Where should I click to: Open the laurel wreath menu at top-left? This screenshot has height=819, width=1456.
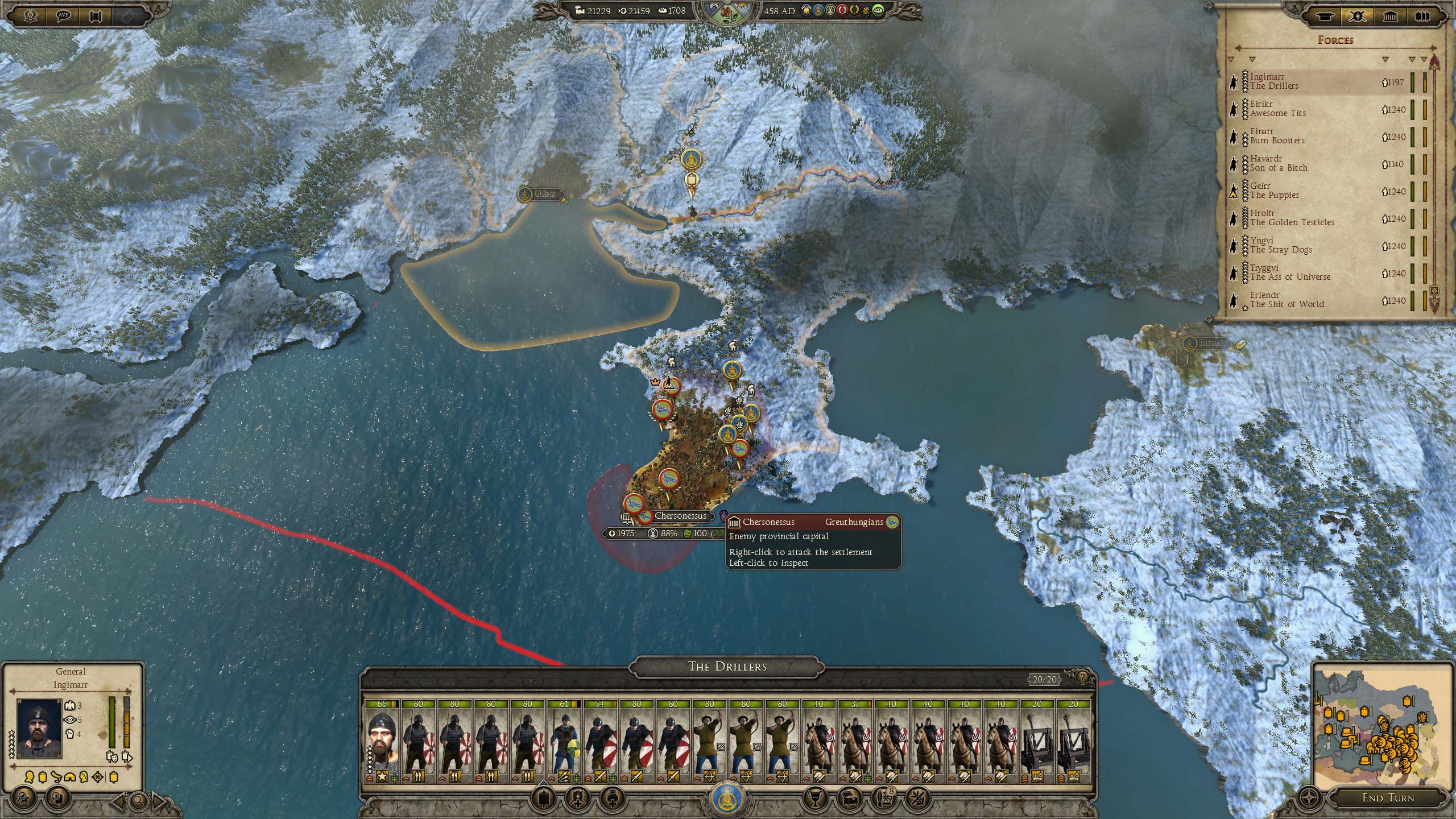pyautogui.click(x=30, y=15)
